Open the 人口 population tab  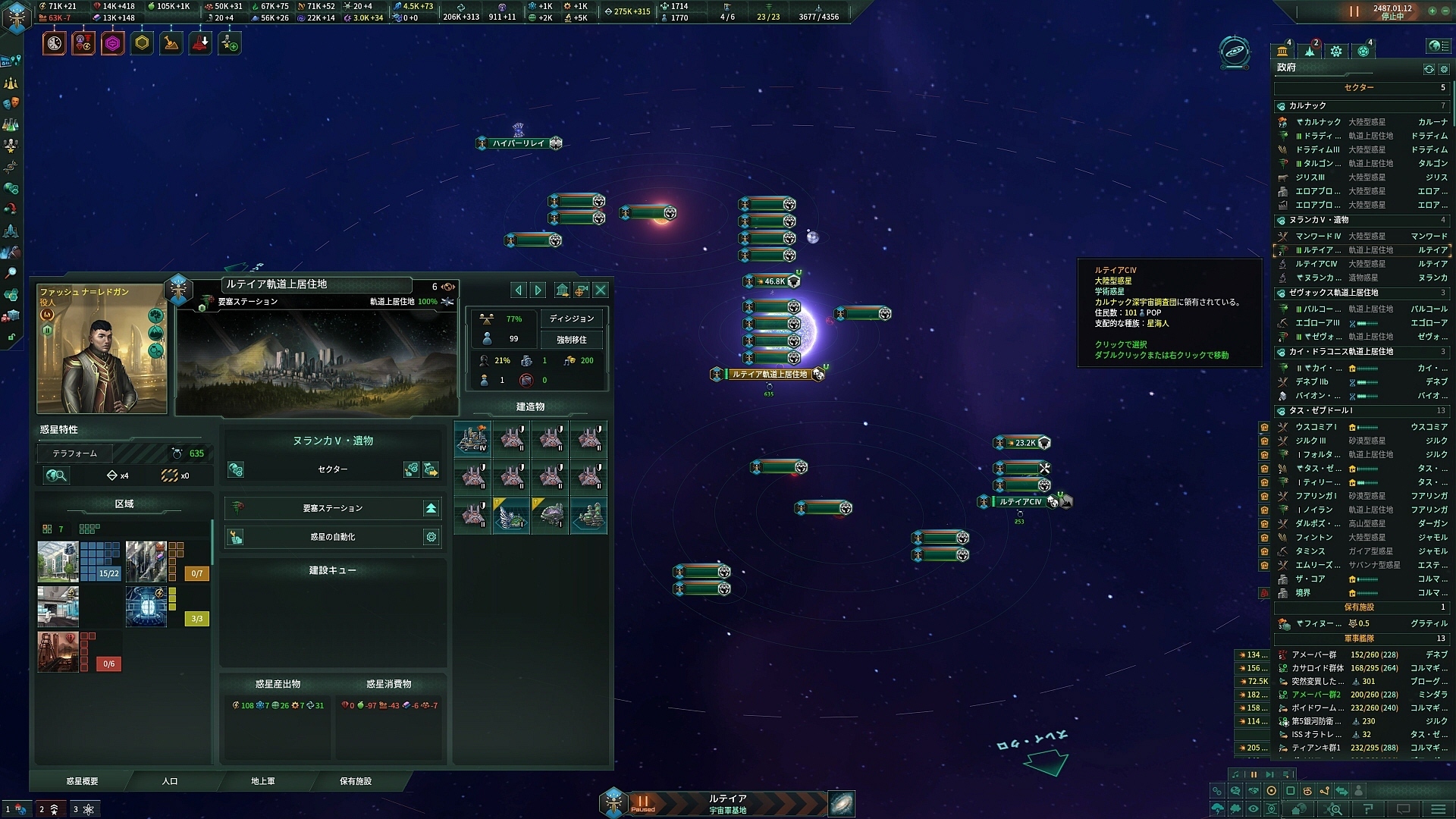[x=170, y=781]
